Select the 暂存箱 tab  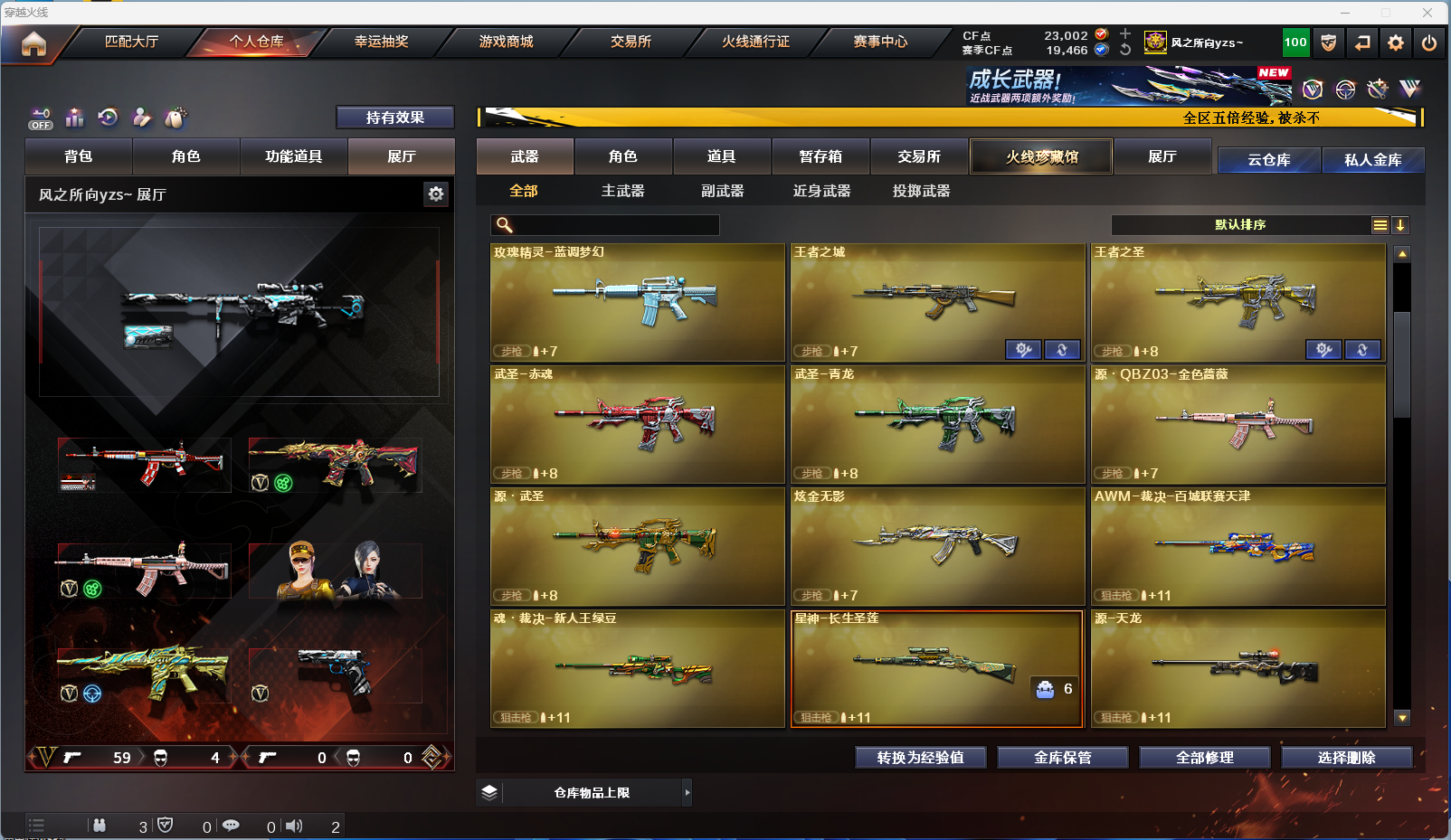click(x=820, y=156)
